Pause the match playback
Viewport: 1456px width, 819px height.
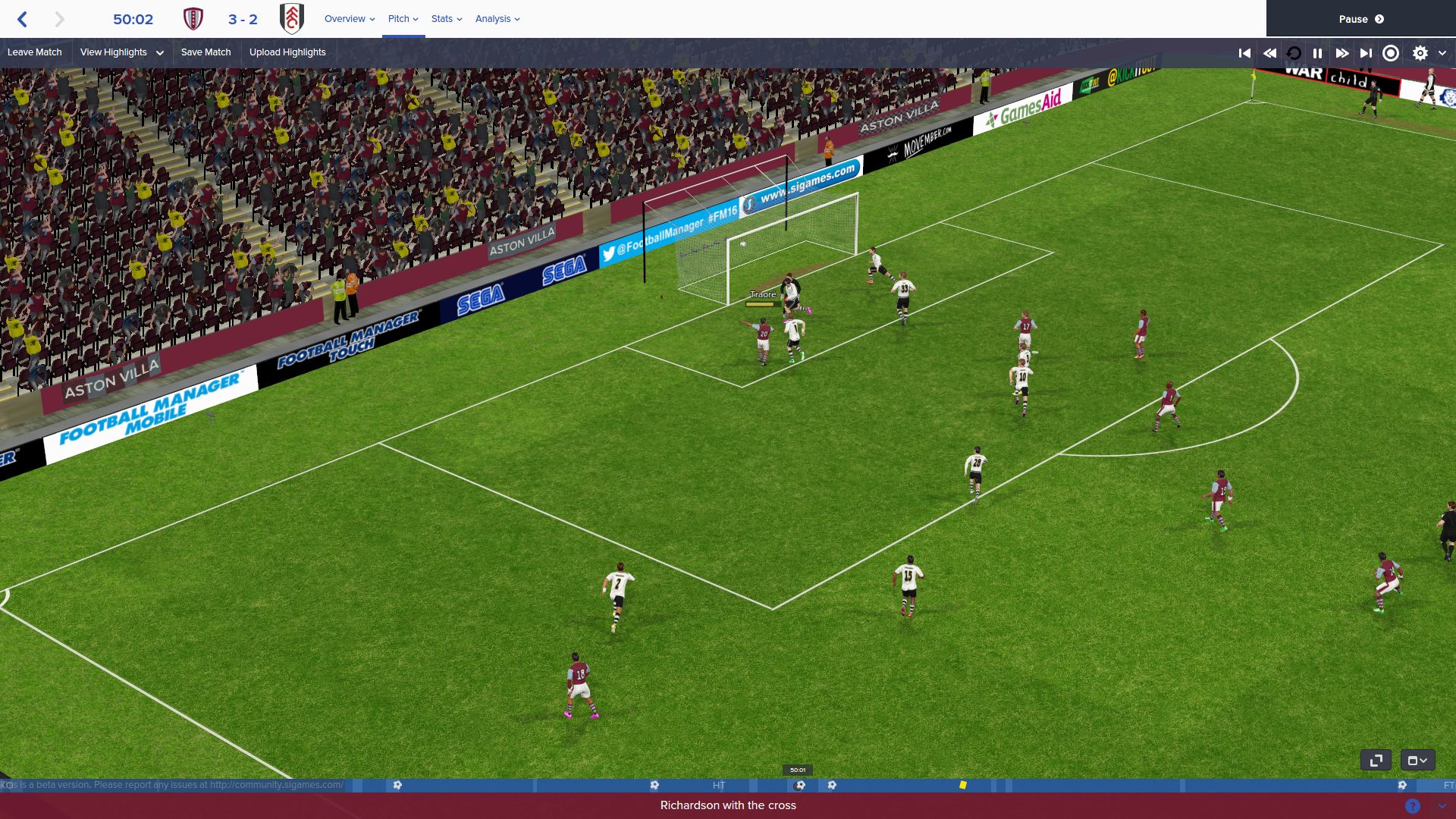(x=1317, y=53)
